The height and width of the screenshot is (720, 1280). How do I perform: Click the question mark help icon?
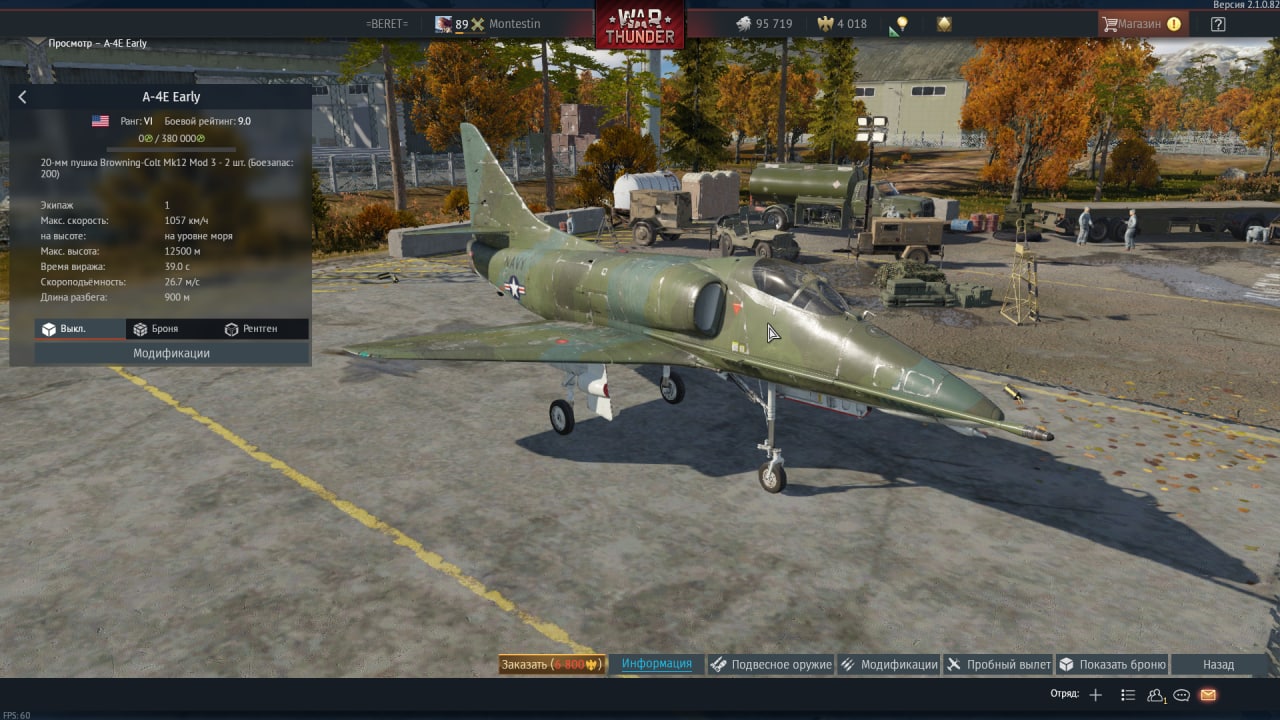coord(1218,24)
